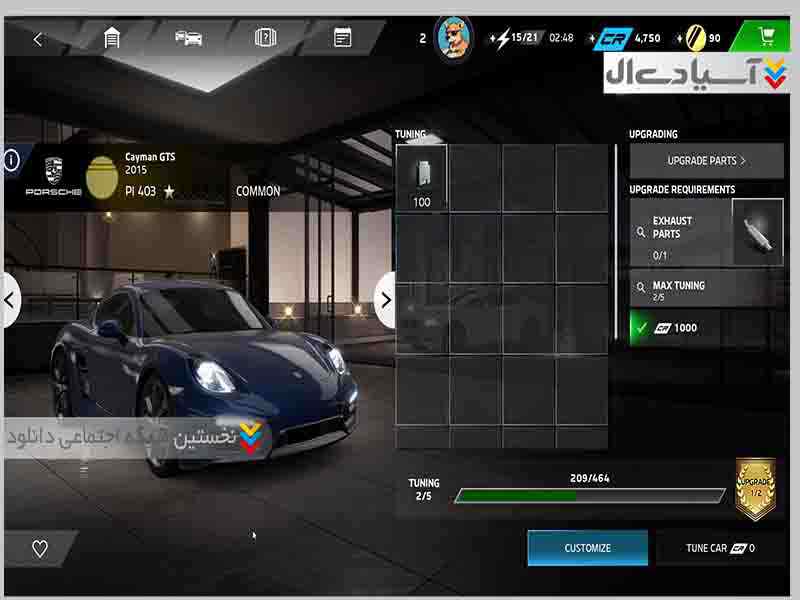Show car info with the i icon
The image size is (800, 600).
point(11,160)
